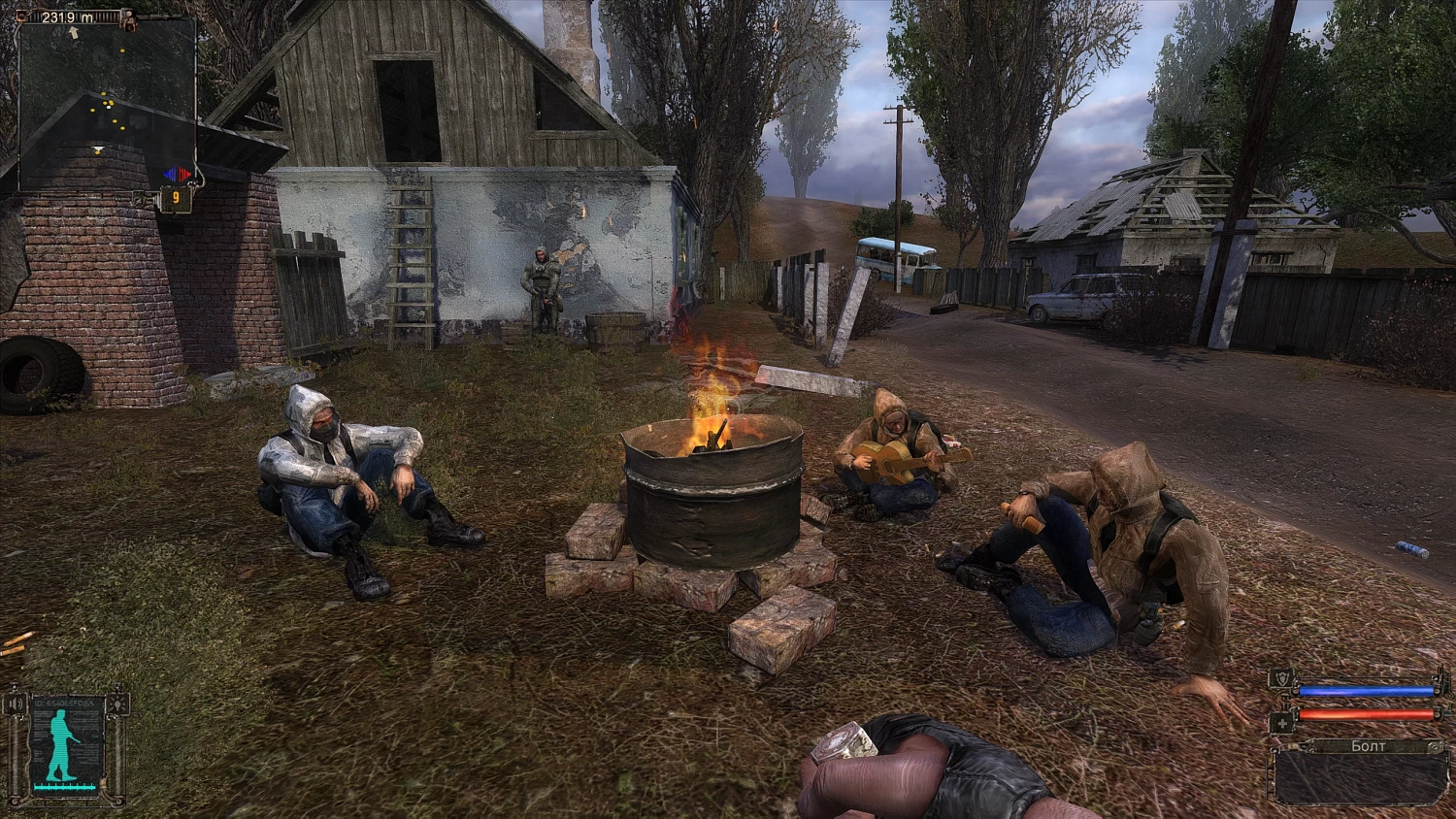Click the Болт quick-slot label
The width and height of the screenshot is (1456, 819).
pyautogui.click(x=1368, y=745)
